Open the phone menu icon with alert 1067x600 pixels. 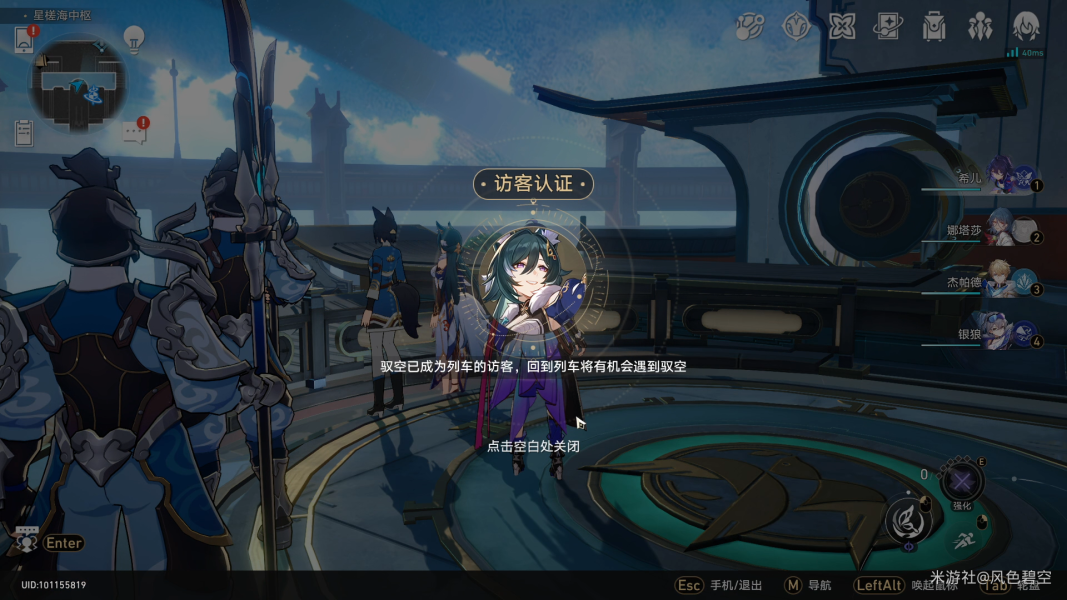[x=25, y=39]
